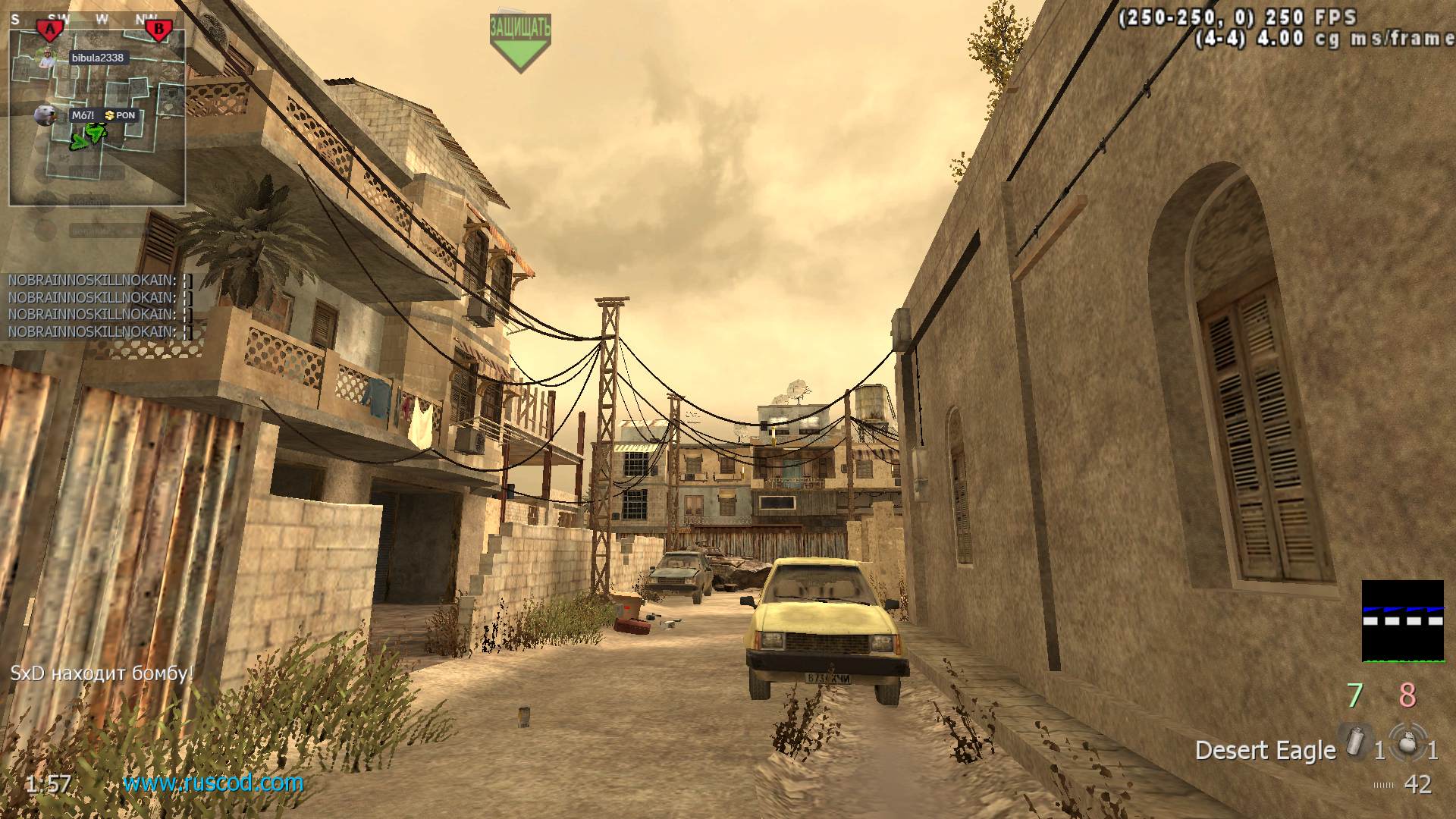This screenshot has height=819, width=1456.
Task: Click the black performance graph box
Action: tap(1402, 621)
